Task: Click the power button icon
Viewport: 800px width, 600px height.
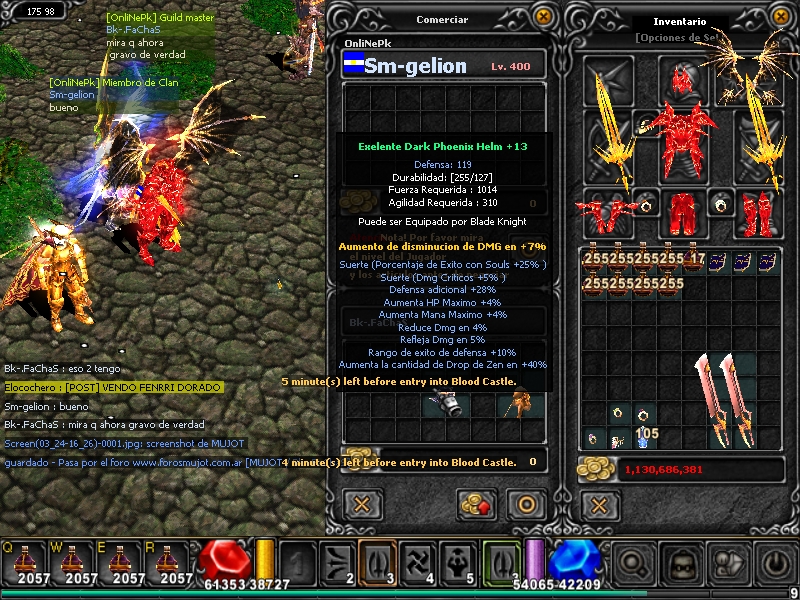Action: tap(776, 565)
